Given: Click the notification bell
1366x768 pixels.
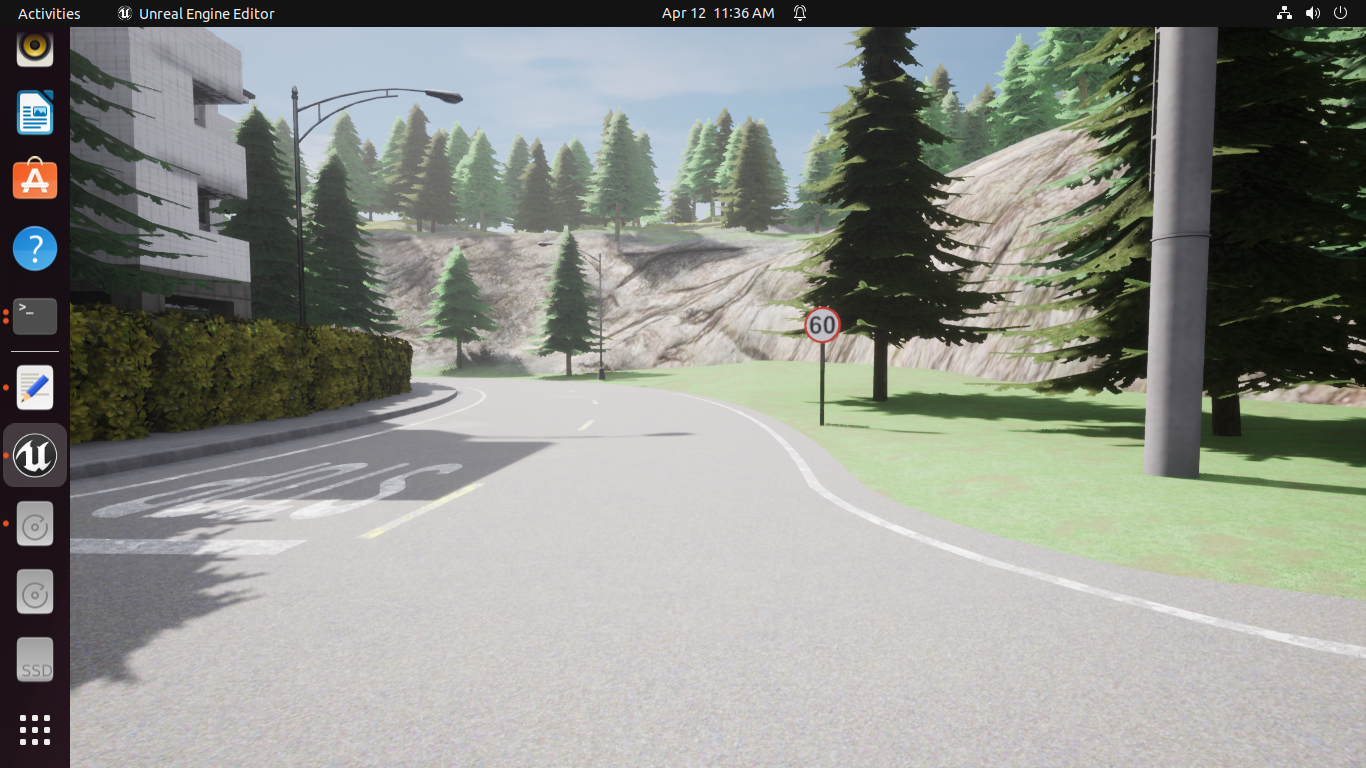Looking at the screenshot, I should point(797,13).
